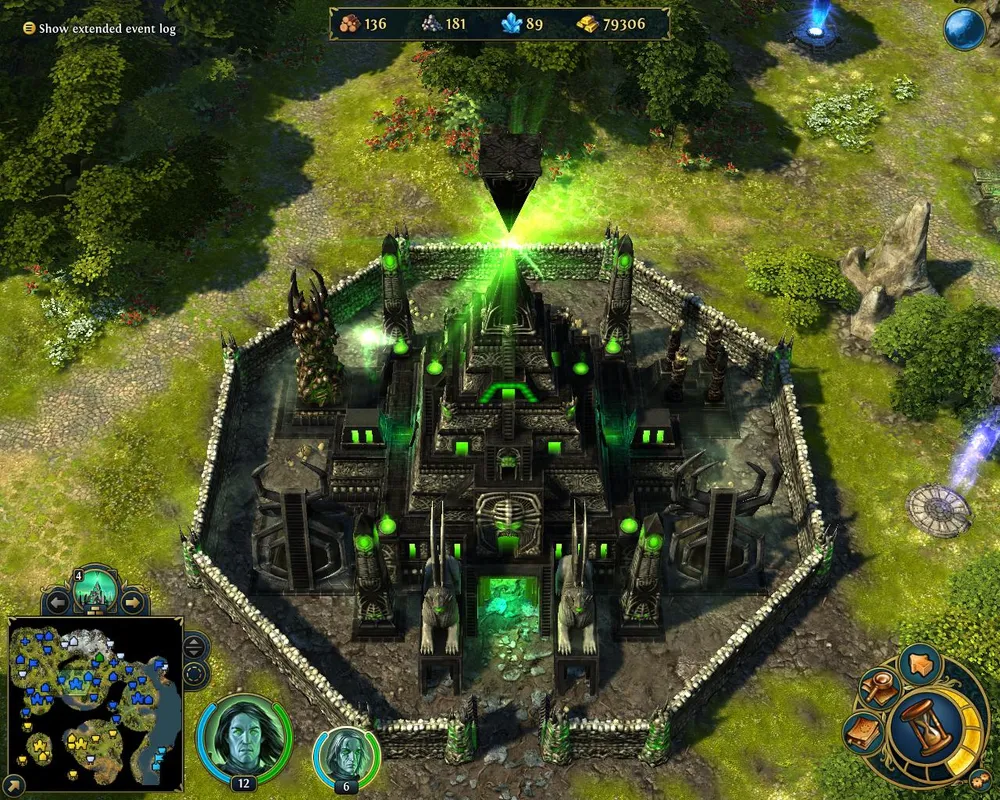Screen dimensions: 1000x800
Task: Open the magnifying glass and scroll button
Action: [880, 689]
